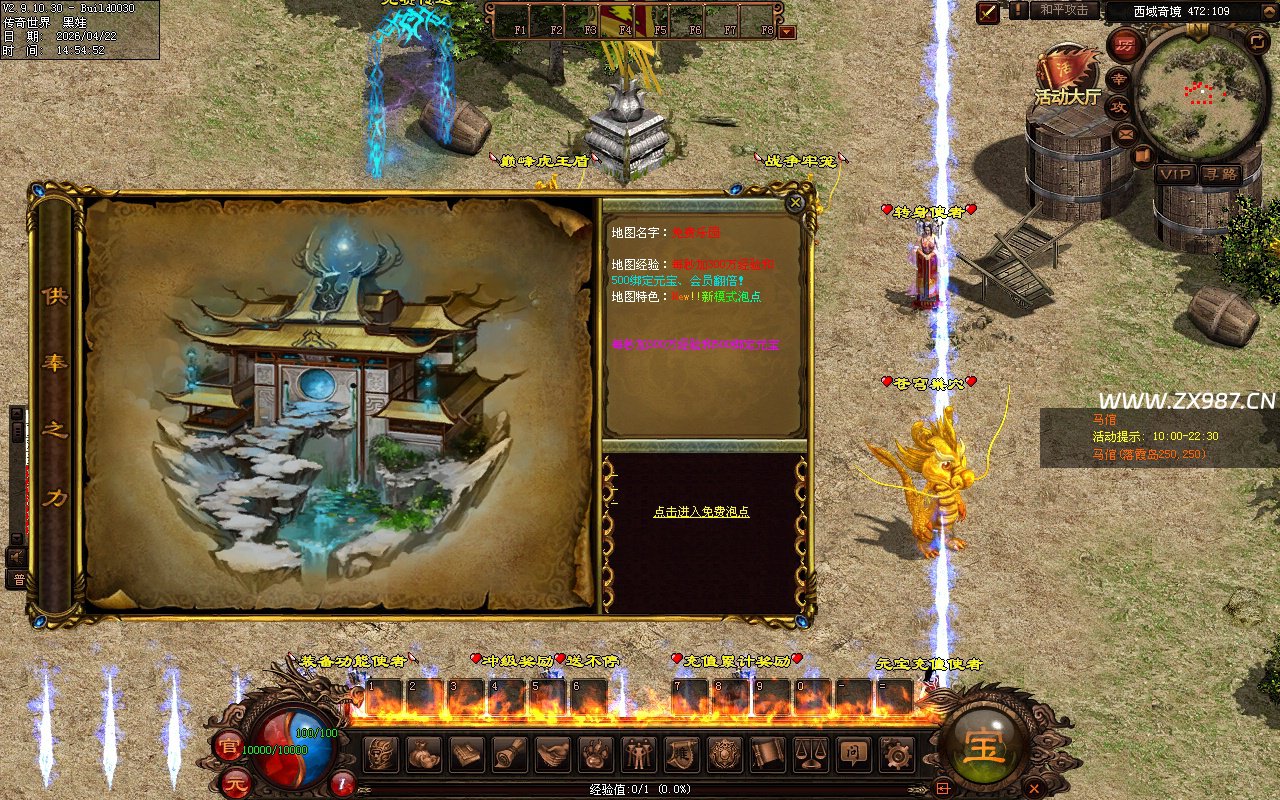
Task: Click the 官 round button
Action: (x=229, y=743)
